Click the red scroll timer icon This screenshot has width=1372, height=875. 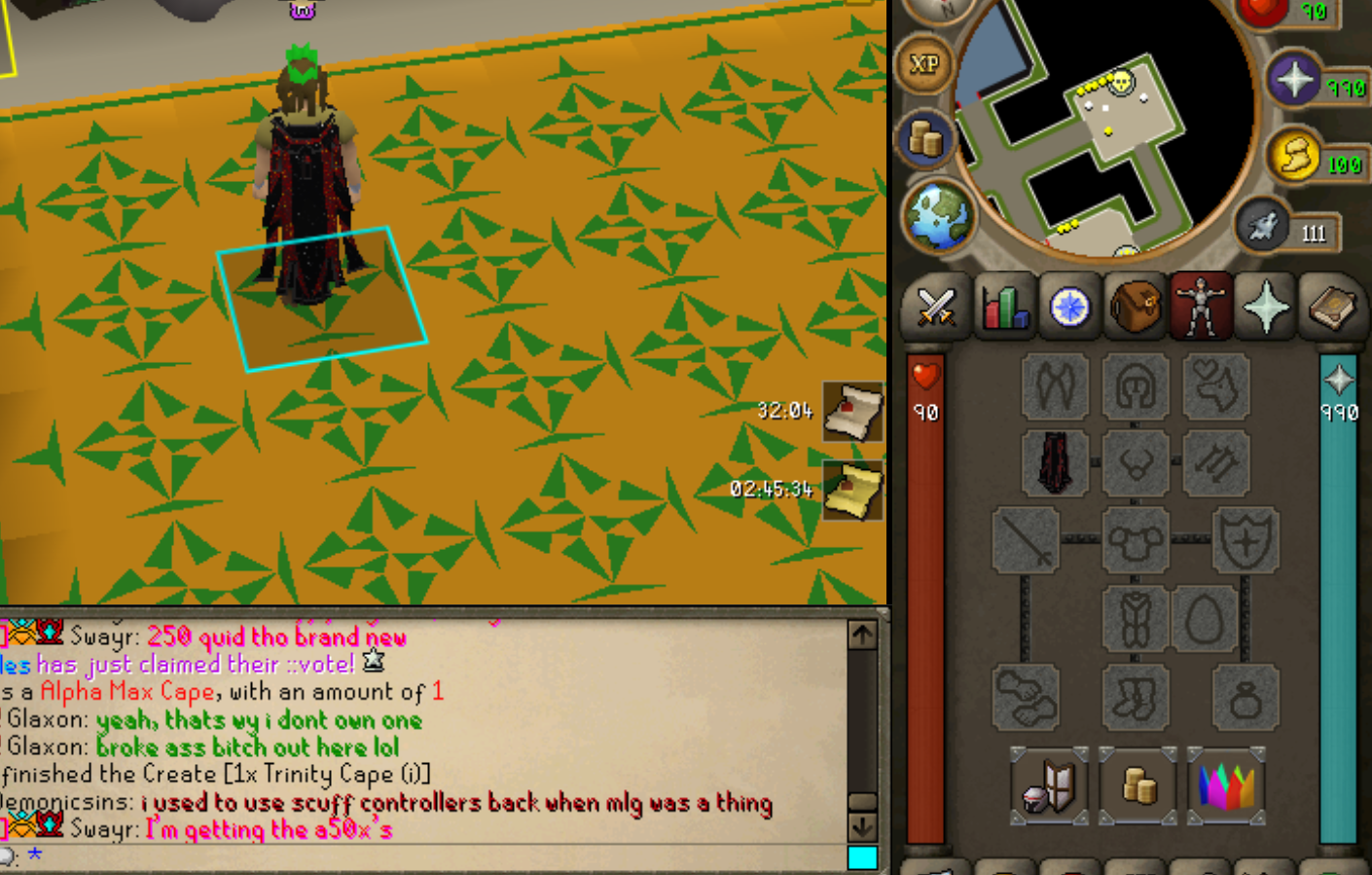pyautogui.click(x=853, y=412)
